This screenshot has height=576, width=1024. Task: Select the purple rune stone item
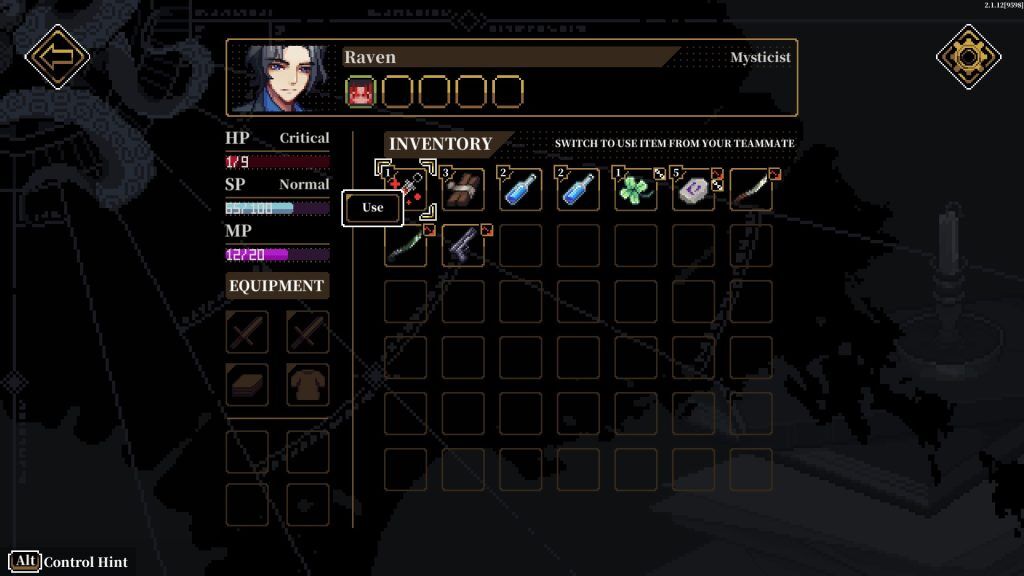point(692,190)
